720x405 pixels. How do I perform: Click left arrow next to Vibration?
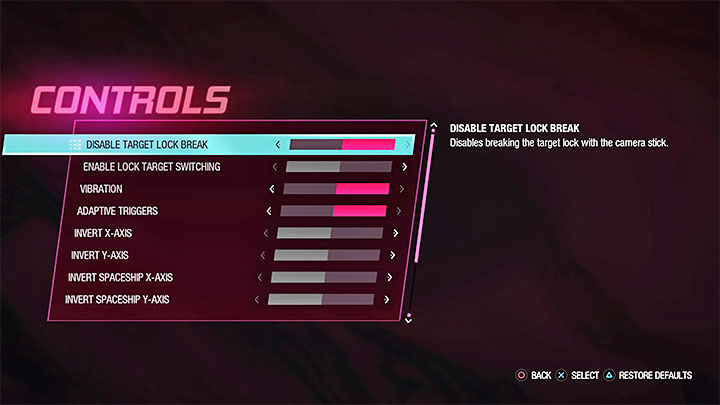tap(272, 189)
